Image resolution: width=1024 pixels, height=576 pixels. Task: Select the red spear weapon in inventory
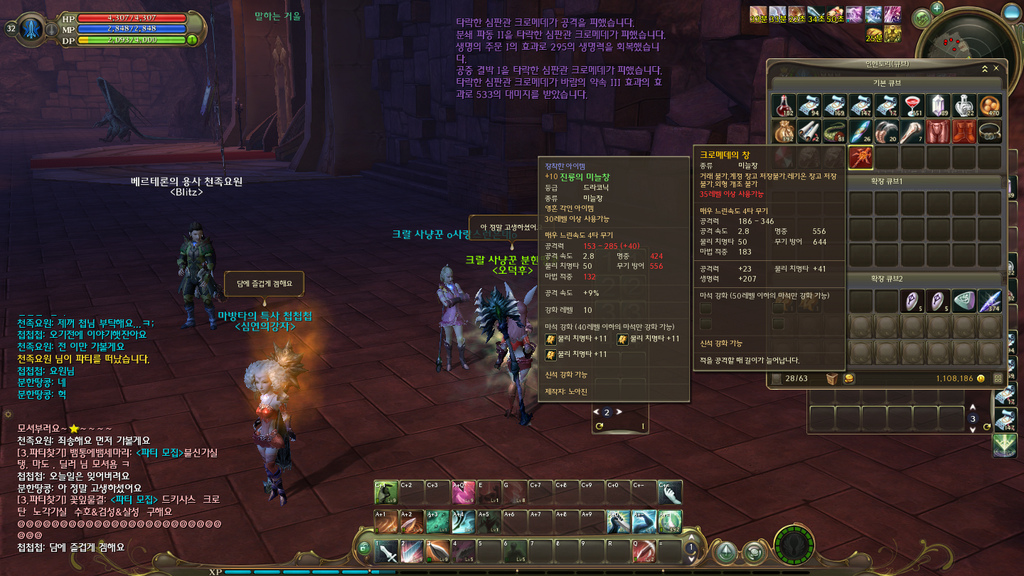coord(861,157)
